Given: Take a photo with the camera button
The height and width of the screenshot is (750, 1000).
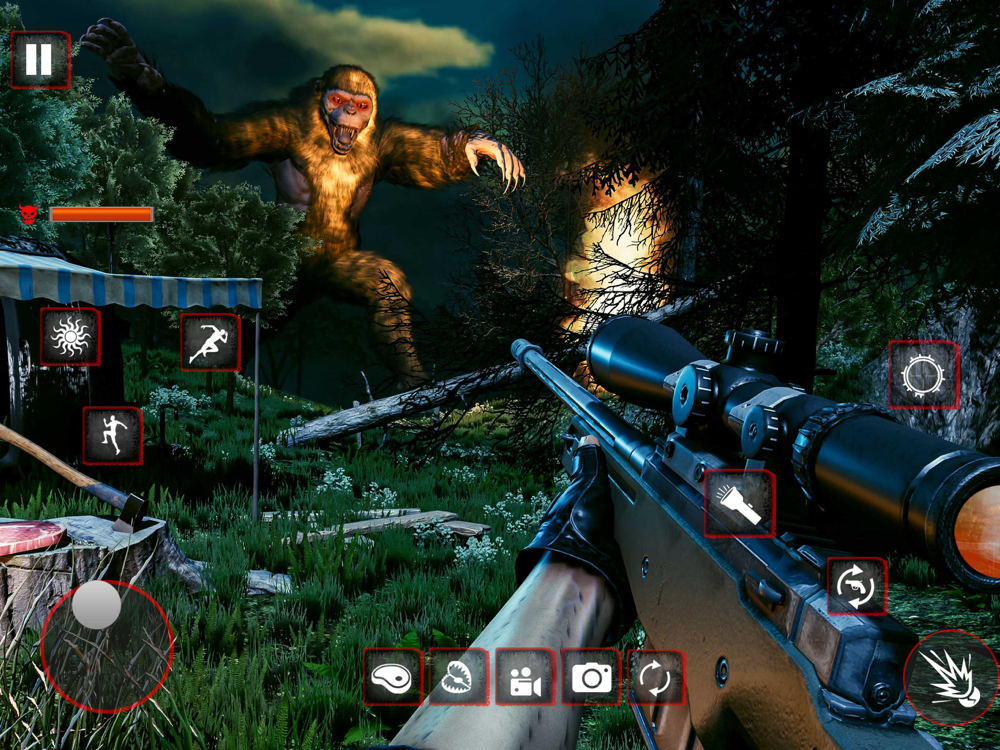Looking at the screenshot, I should tap(591, 677).
